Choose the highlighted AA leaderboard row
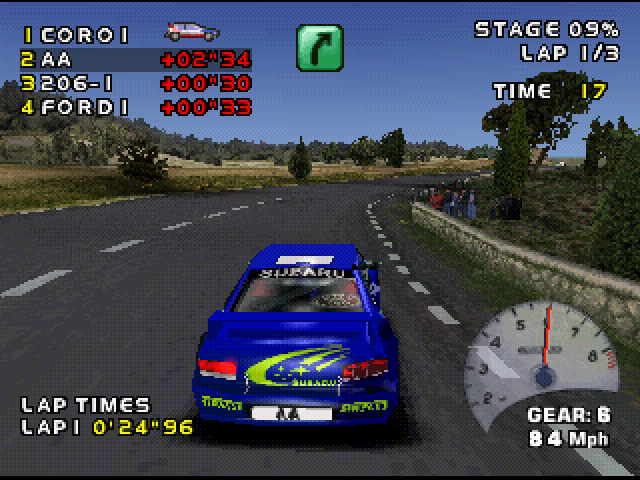This screenshot has width=640, height=480. [136, 59]
